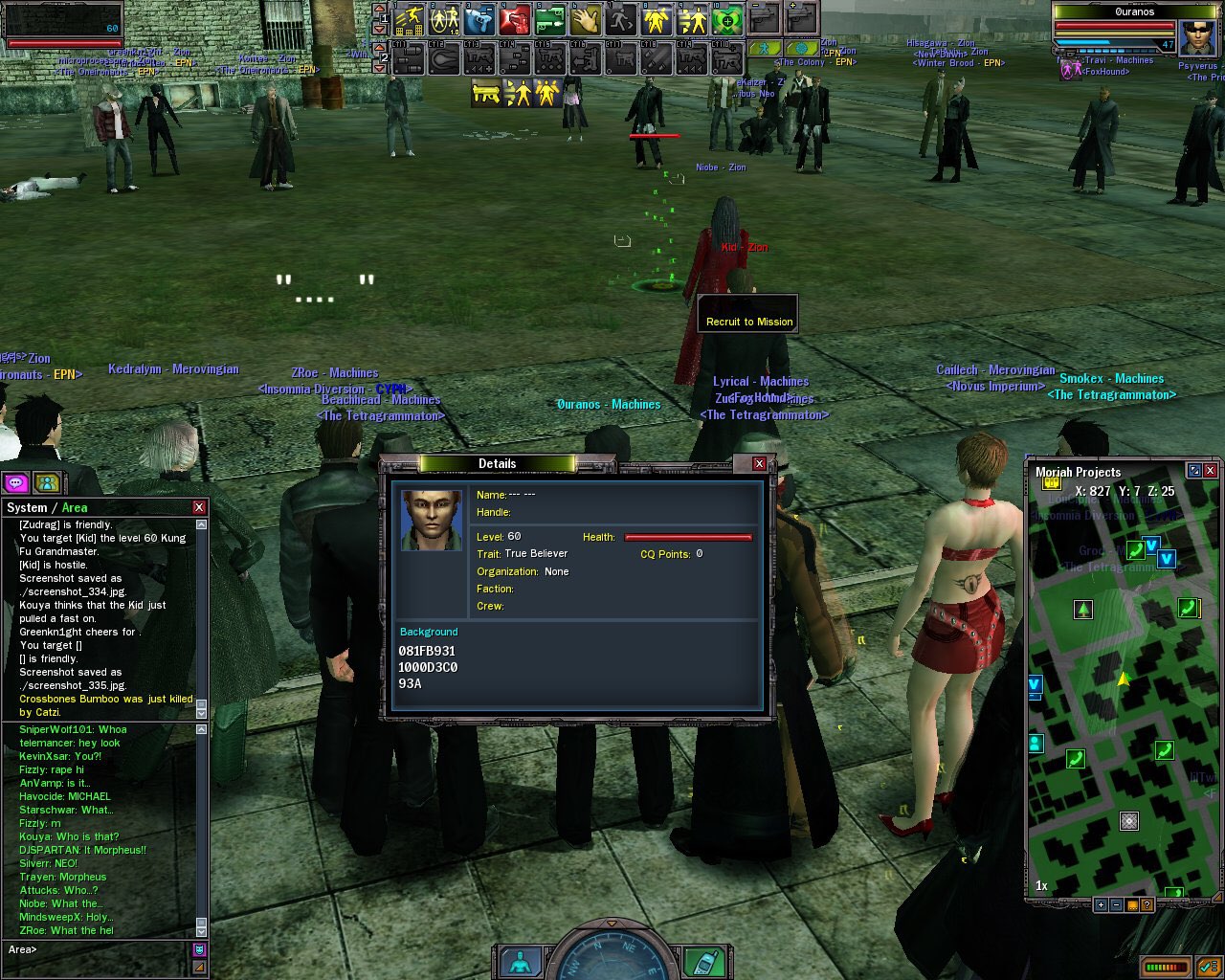The width and height of the screenshot is (1225, 980).
Task: Click the map zoom-in plus button
Action: [1101, 904]
